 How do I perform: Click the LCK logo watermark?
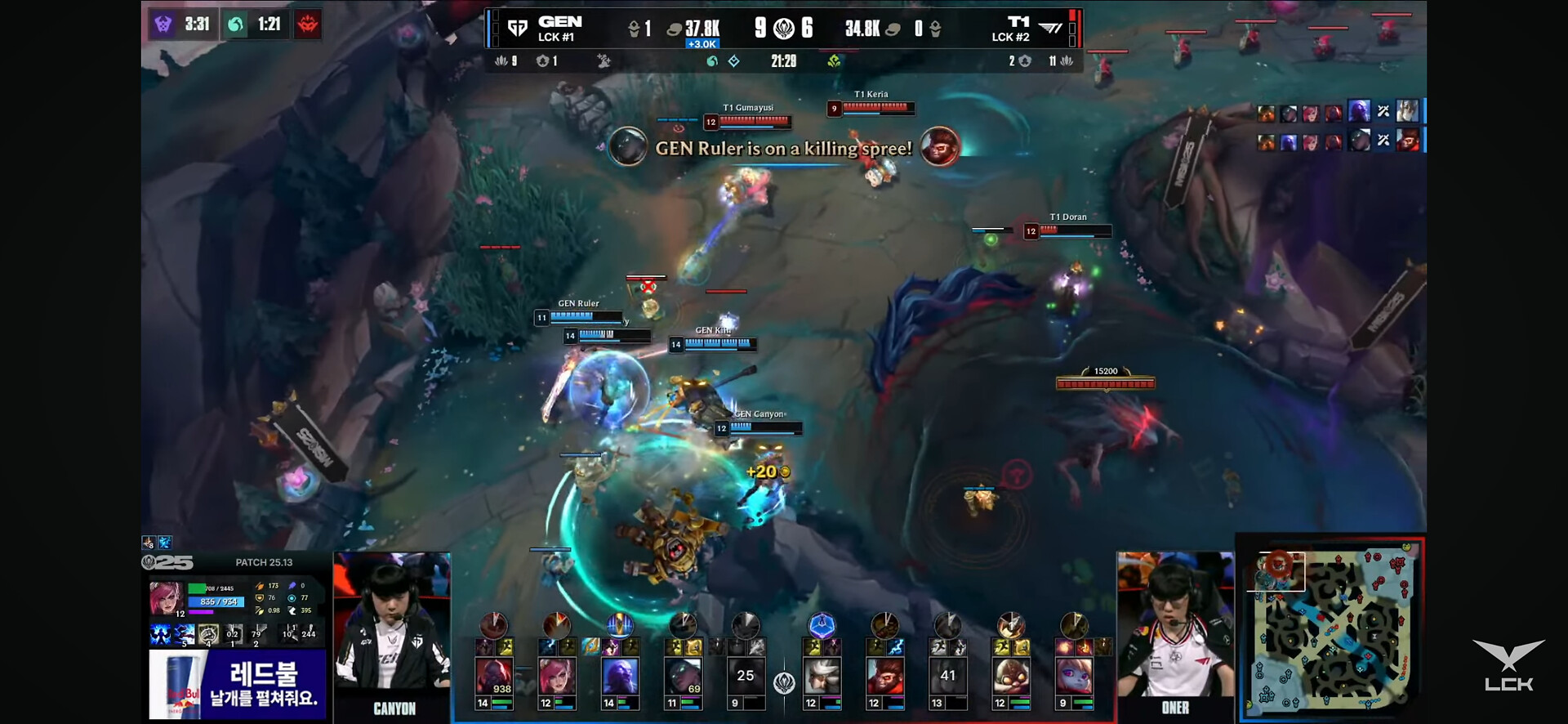coord(1508,666)
